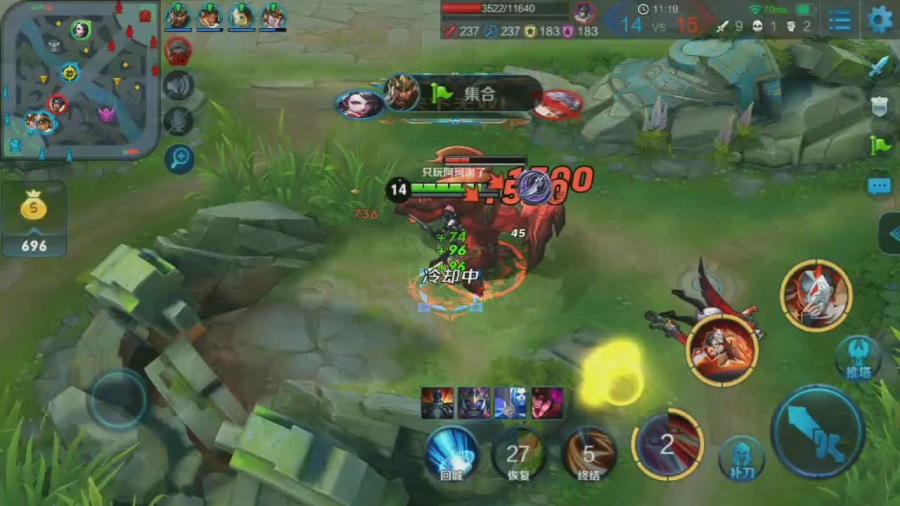Send the green flag gather signal

tap(879, 145)
